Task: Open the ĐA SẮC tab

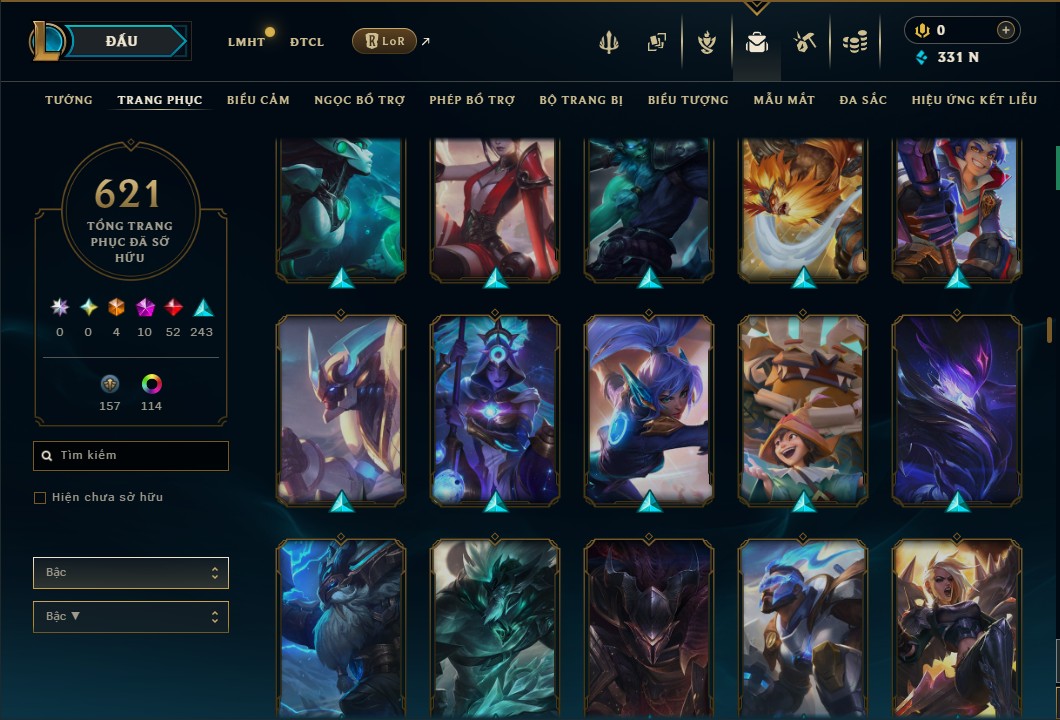Action: point(863,100)
